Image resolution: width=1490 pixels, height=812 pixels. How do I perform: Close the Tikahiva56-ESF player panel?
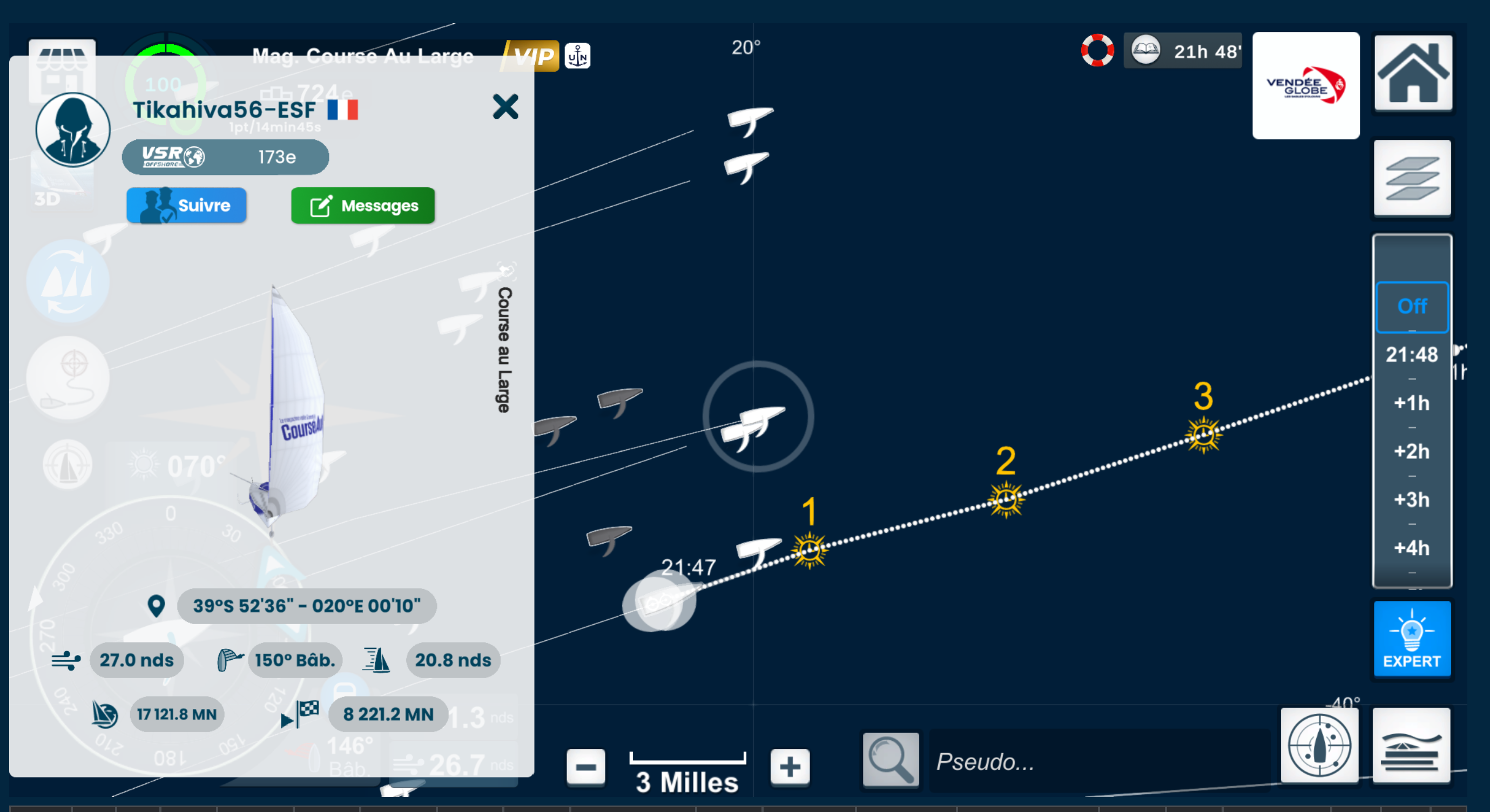(505, 107)
